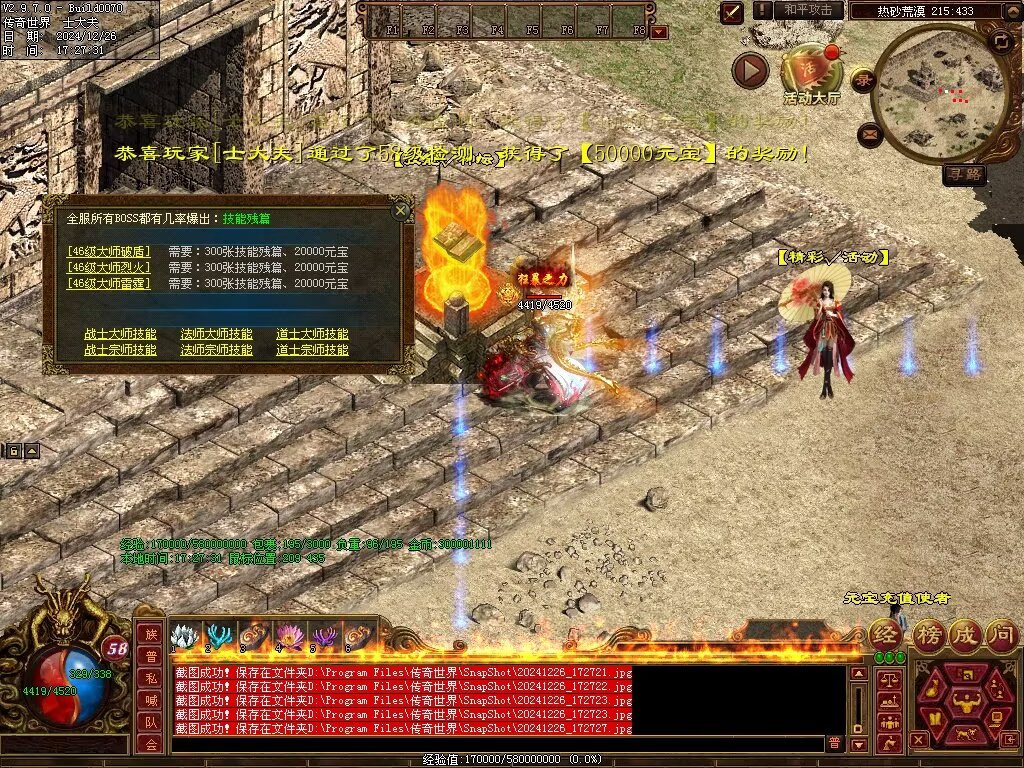Click the minimap's circular arrows switch button
The width and height of the screenshot is (1024, 768).
pyautogui.click(x=1001, y=42)
